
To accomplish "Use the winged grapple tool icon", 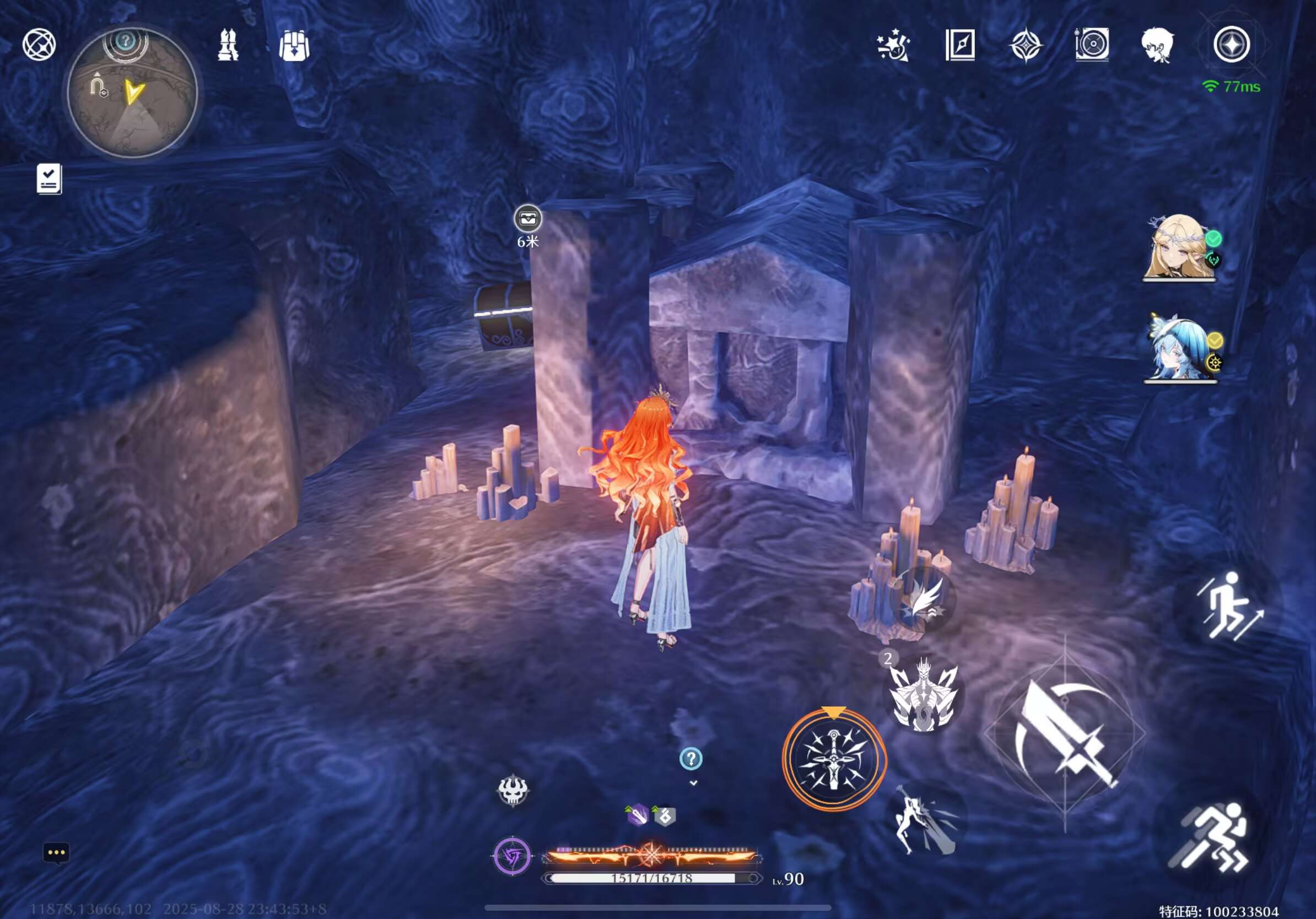I will [924, 599].
